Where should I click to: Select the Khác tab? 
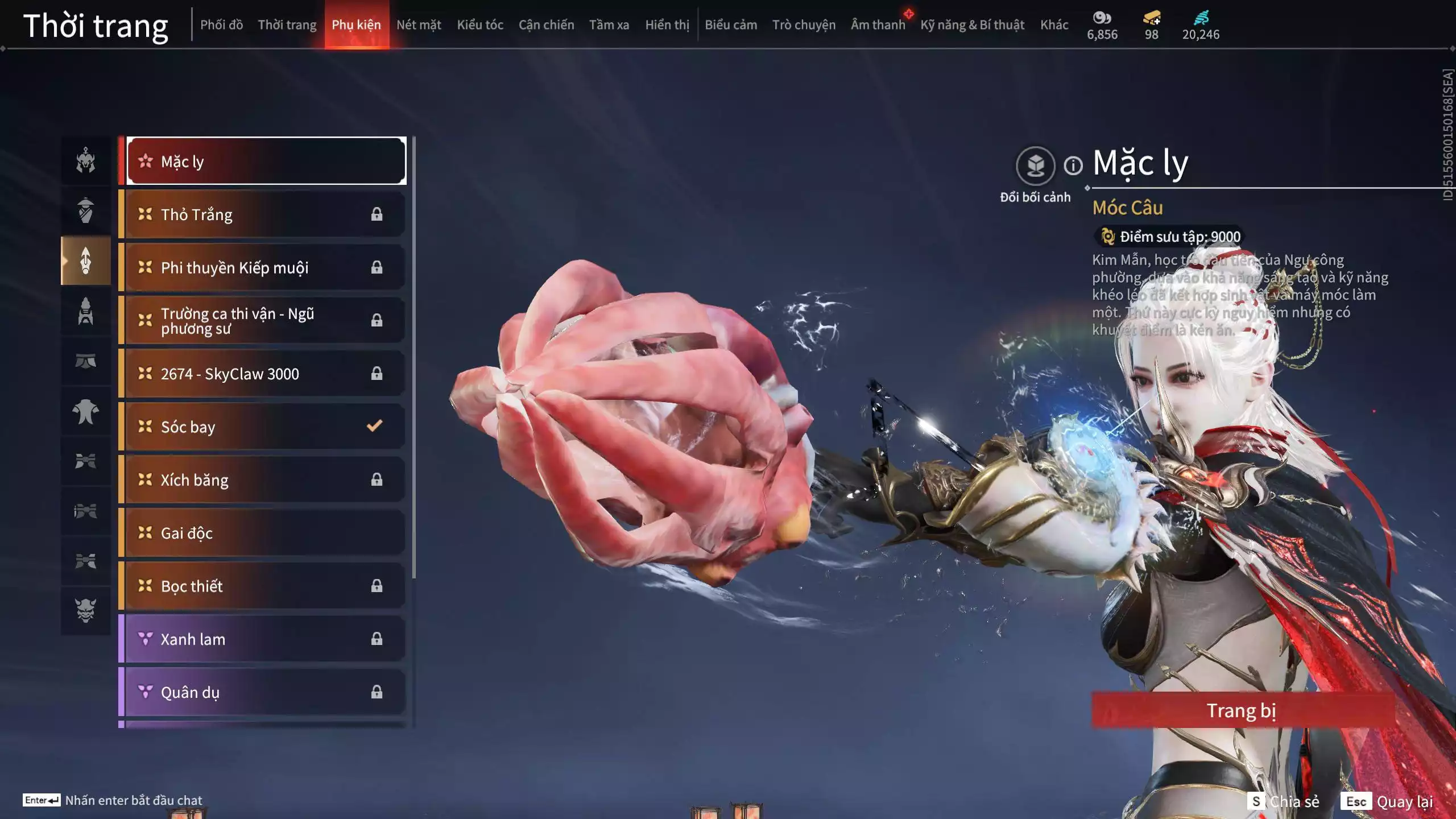[x=1054, y=25]
